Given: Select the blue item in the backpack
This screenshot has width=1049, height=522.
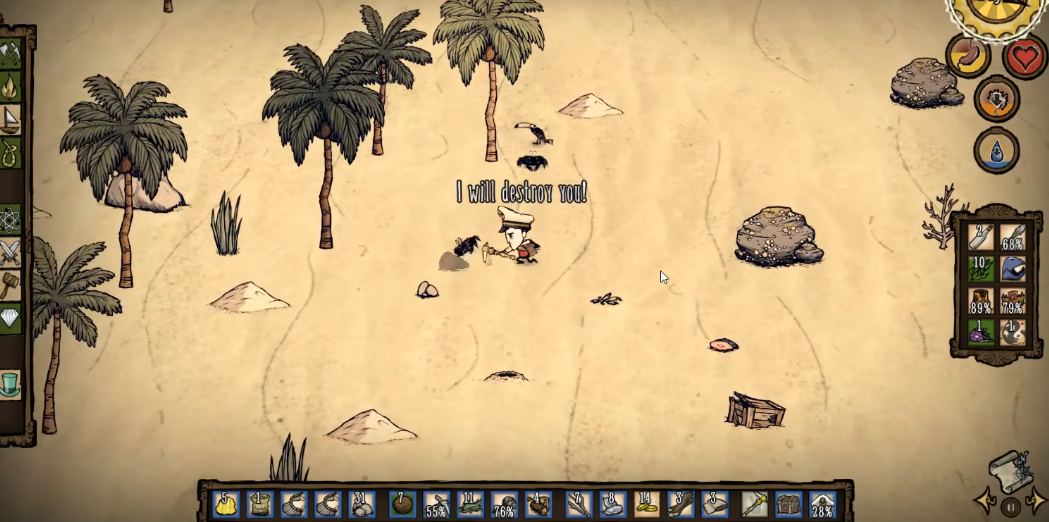Looking at the screenshot, I should [1013, 269].
